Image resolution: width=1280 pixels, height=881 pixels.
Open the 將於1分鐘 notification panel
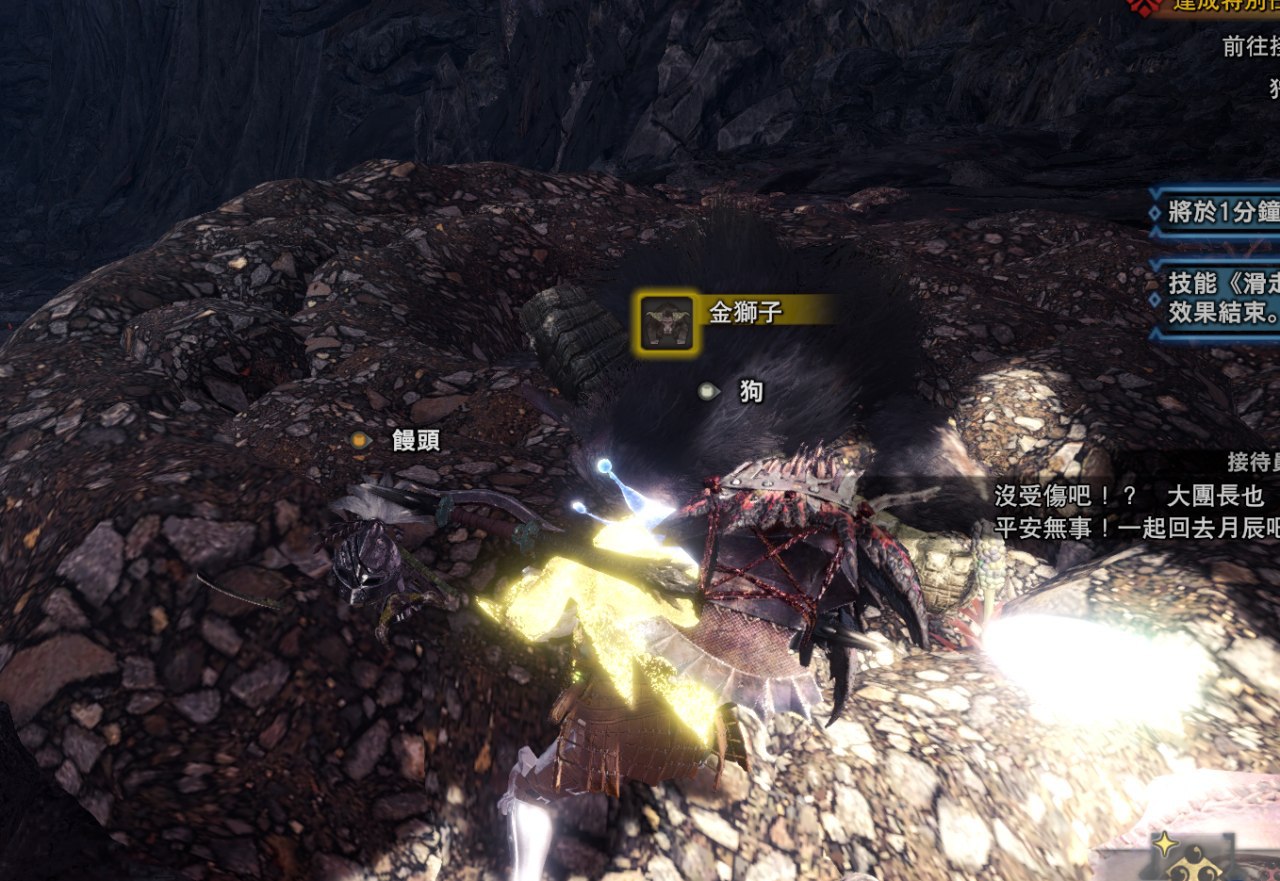coord(1217,211)
